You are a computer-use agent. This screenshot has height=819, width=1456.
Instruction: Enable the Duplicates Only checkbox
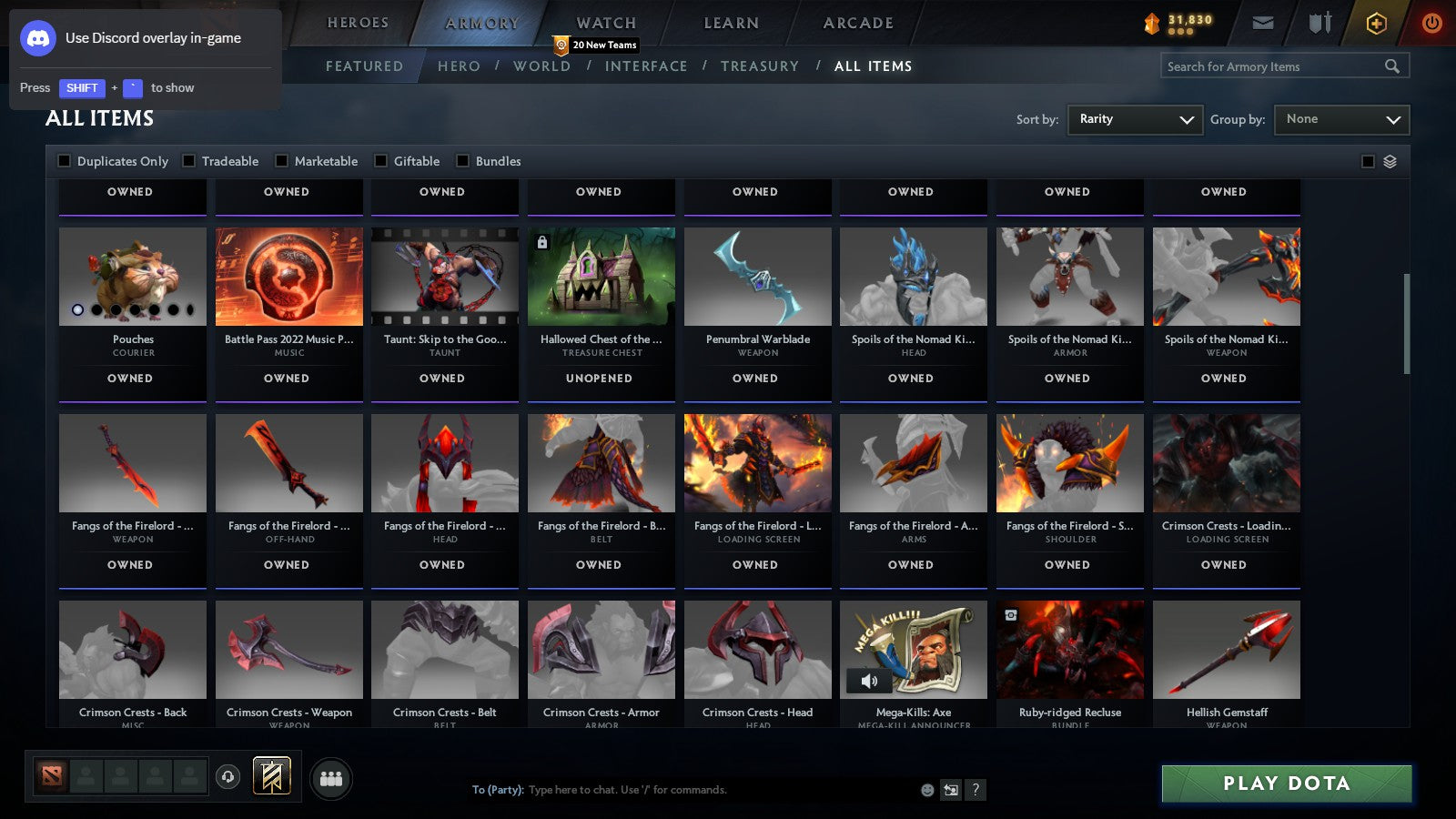(65, 160)
